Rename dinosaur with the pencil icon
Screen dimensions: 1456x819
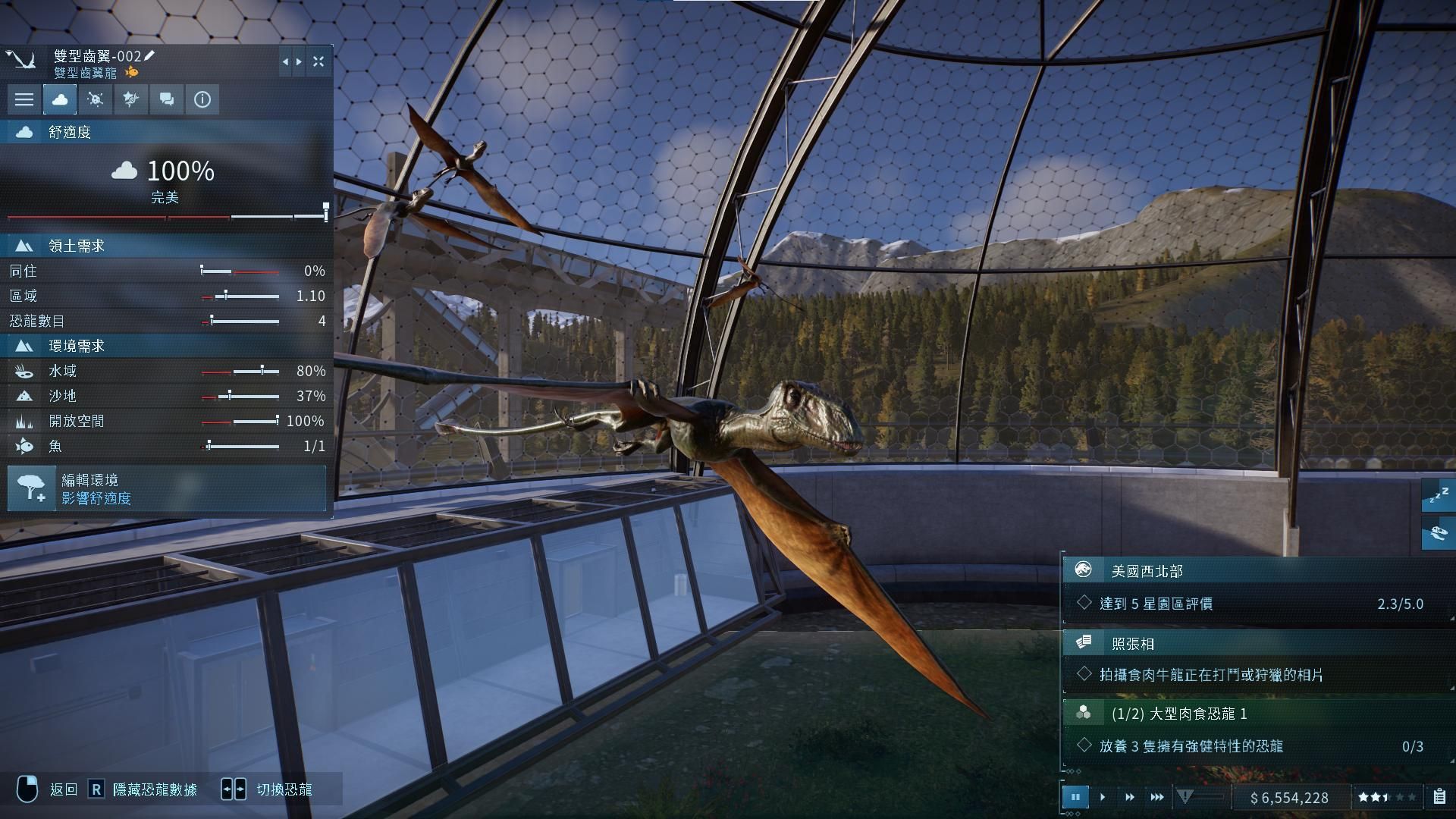tap(150, 55)
